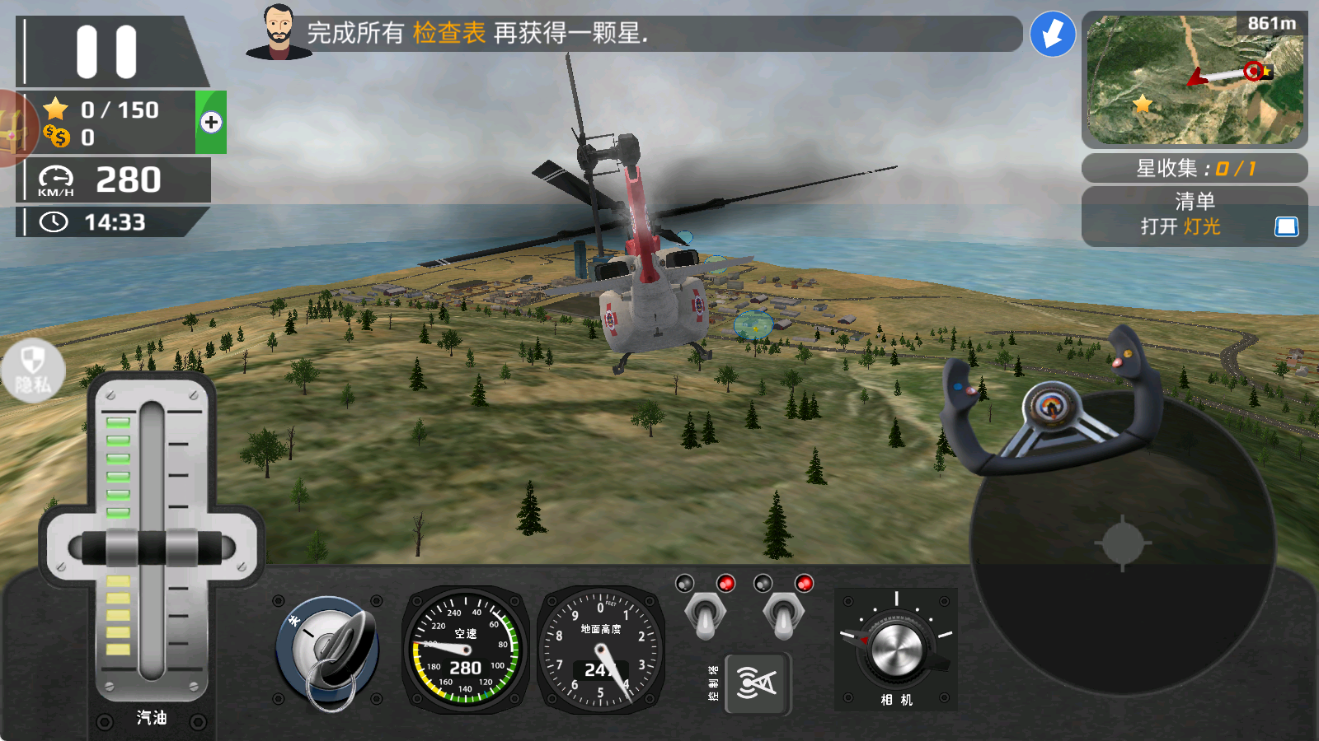This screenshot has height=741, width=1319.
Task: Turn the 相机 camera knob
Action: (x=896, y=649)
